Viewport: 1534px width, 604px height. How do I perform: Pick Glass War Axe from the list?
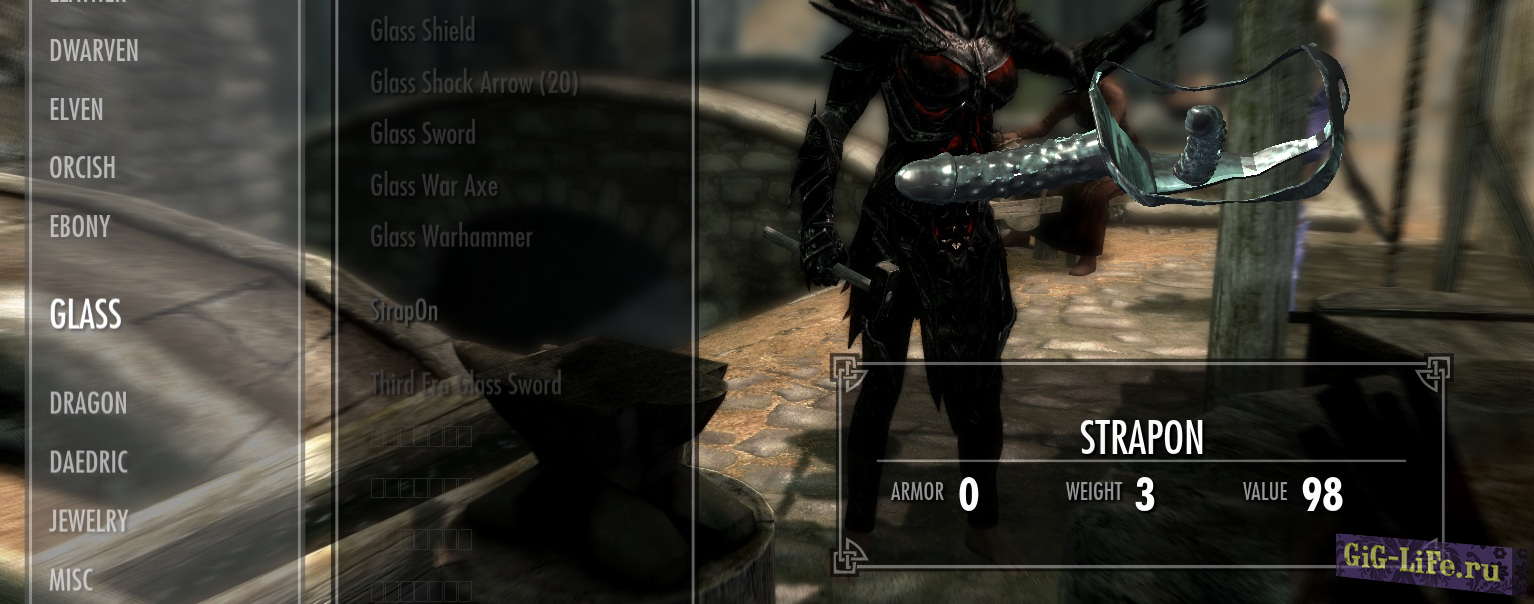coord(434,186)
